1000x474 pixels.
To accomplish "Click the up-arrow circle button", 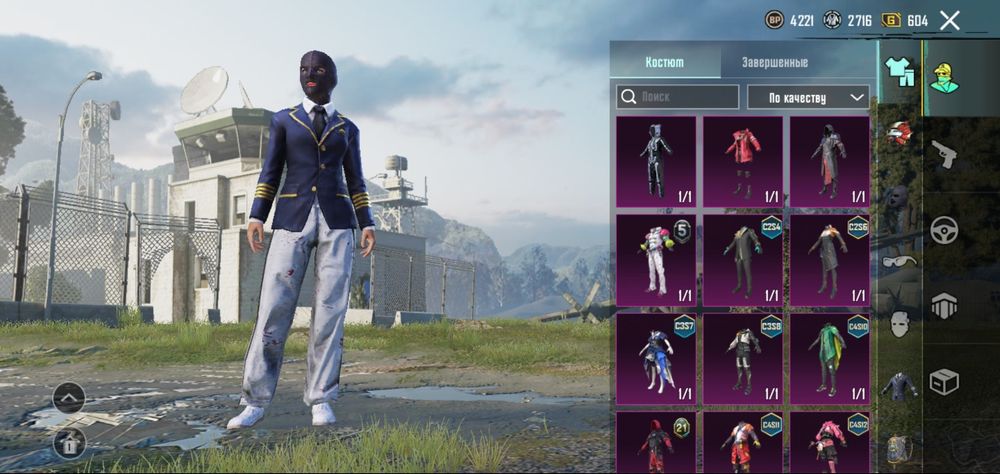I will pos(69,397).
